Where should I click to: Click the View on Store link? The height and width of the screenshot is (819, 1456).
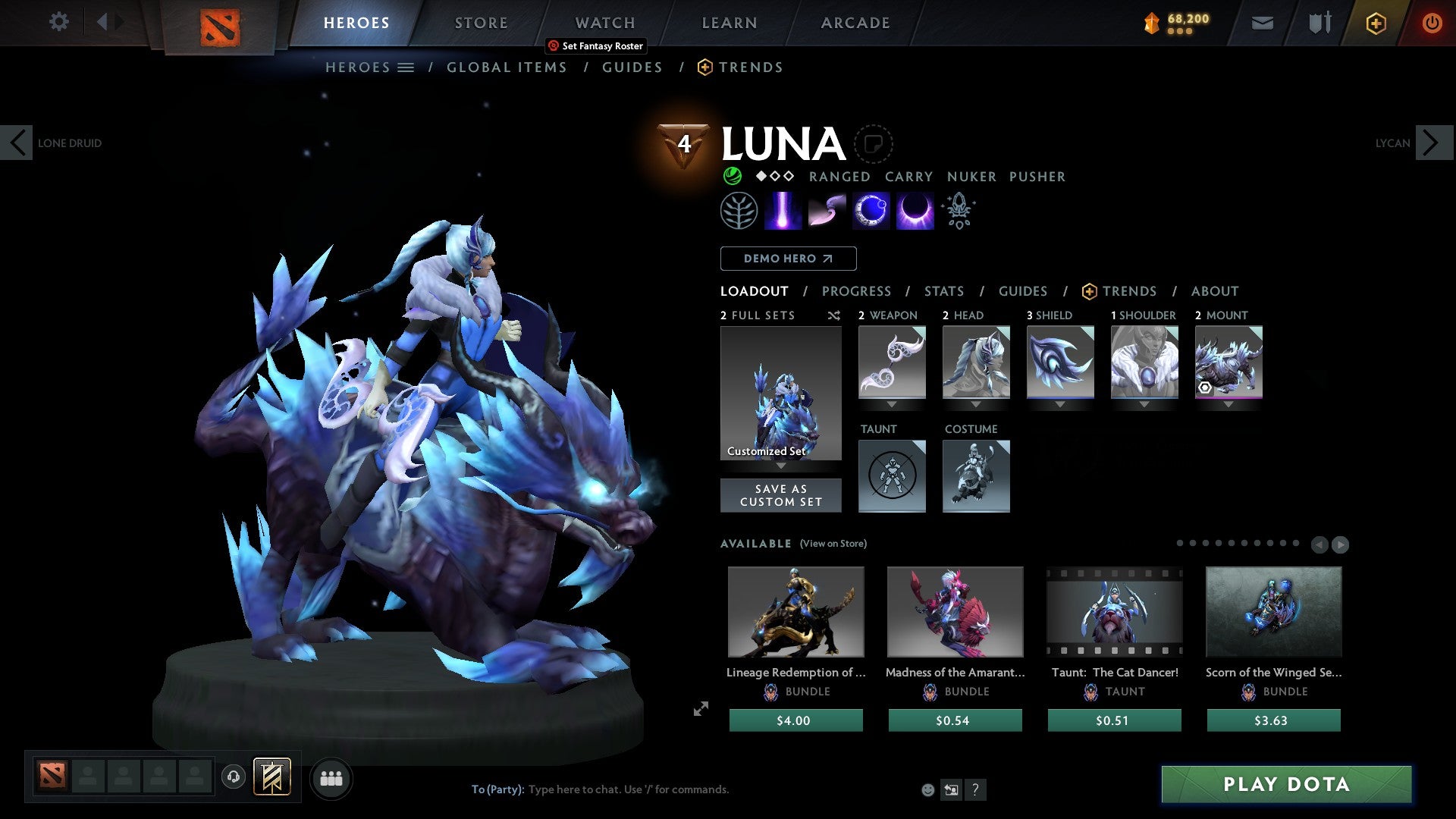point(833,544)
